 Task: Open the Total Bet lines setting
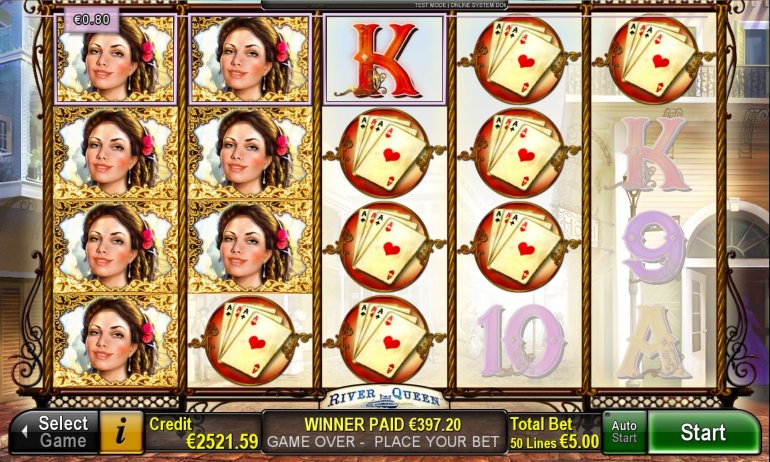554,432
